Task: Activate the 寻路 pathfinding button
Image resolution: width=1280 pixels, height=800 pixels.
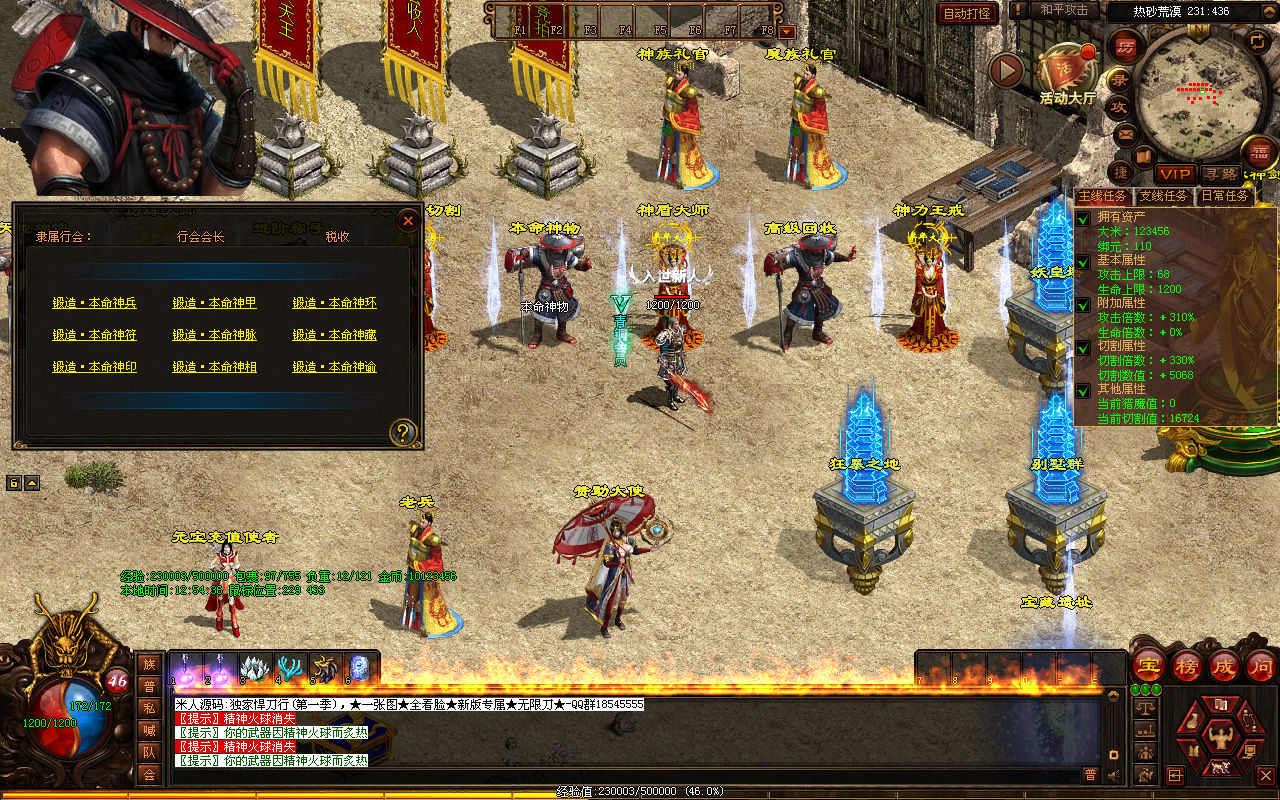Action: [x=1219, y=174]
